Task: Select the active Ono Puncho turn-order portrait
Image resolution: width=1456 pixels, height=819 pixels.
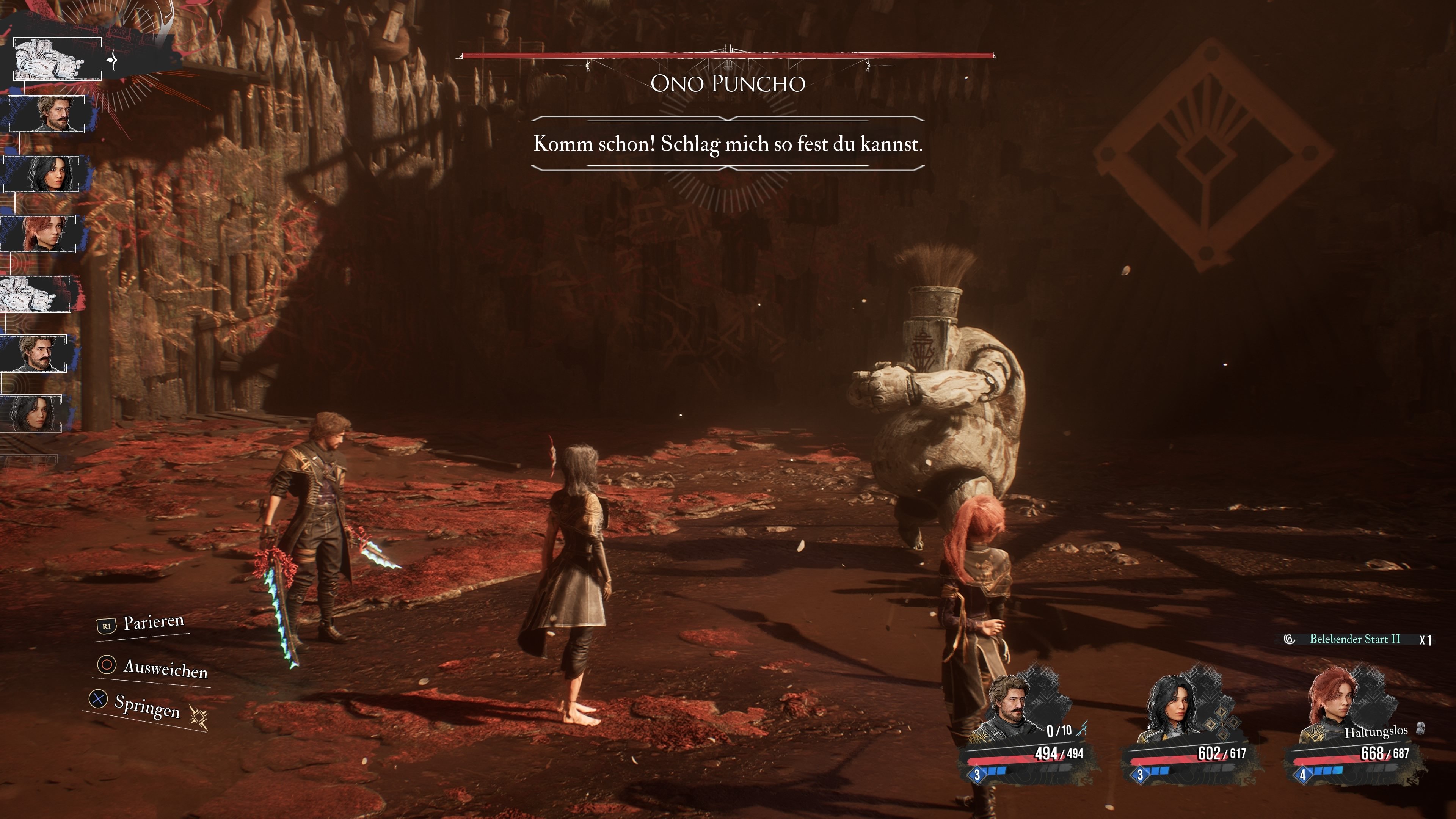Action: 57,60
